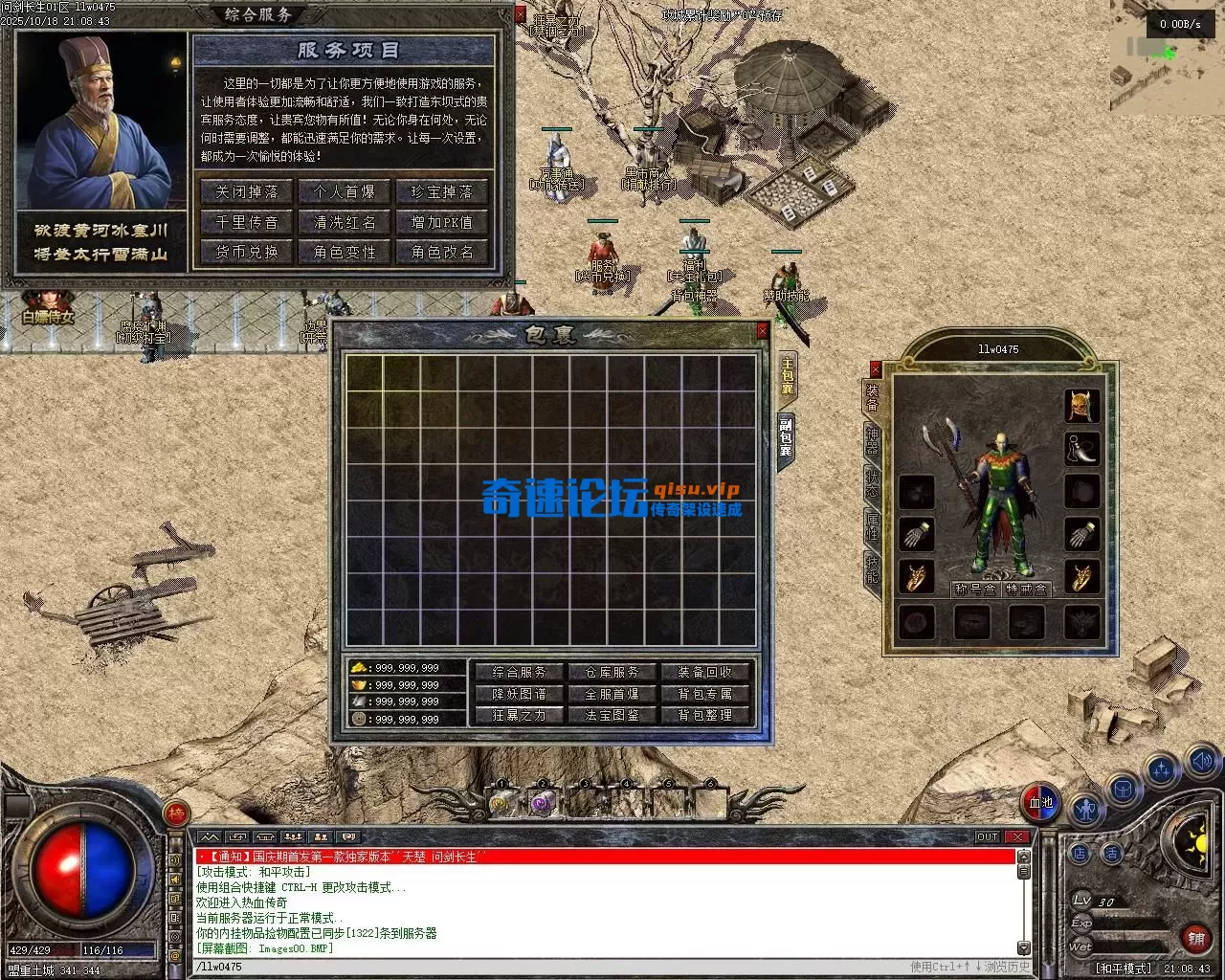Open the 特戒盒 special ring box
Viewport: 1225px width, 980px height.
(1027, 590)
